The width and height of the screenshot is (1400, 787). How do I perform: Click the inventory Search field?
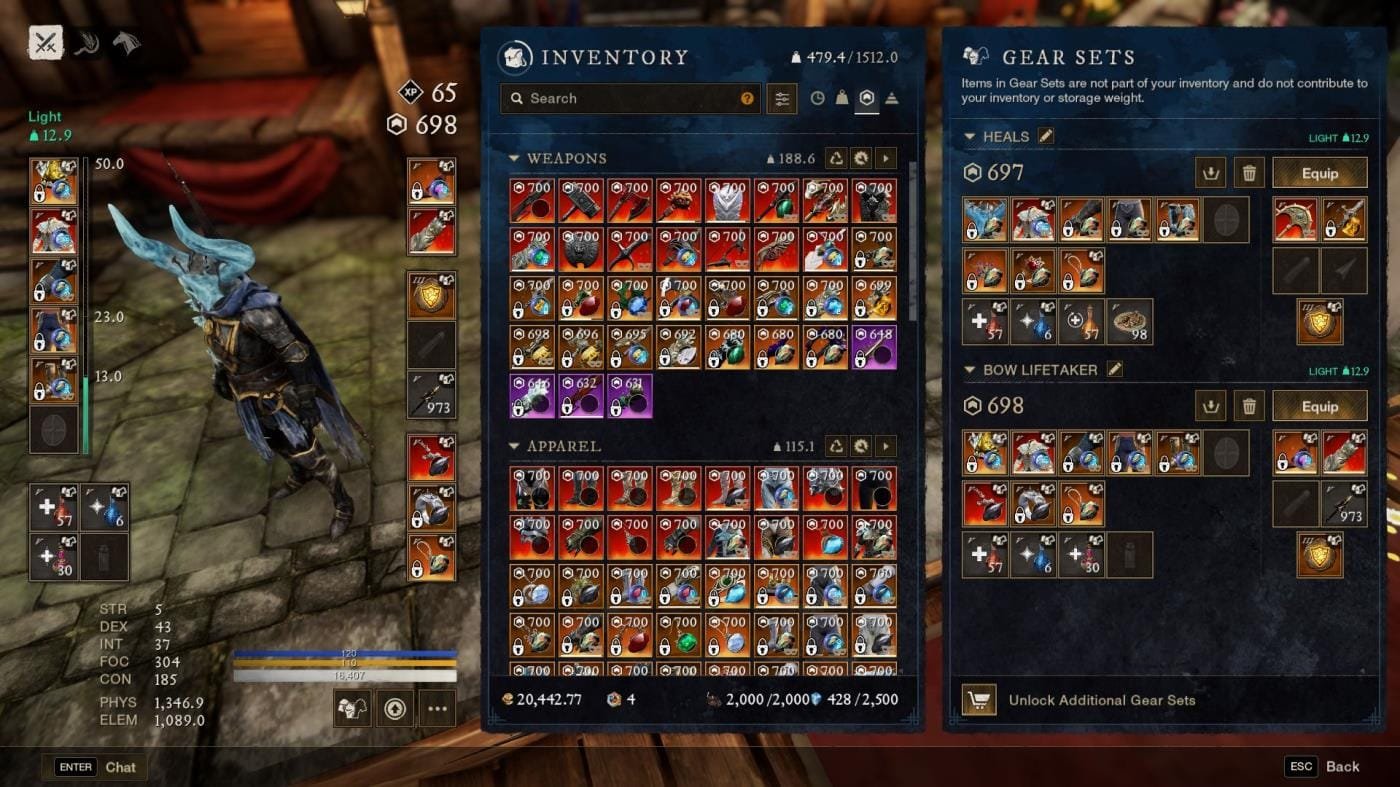click(630, 98)
